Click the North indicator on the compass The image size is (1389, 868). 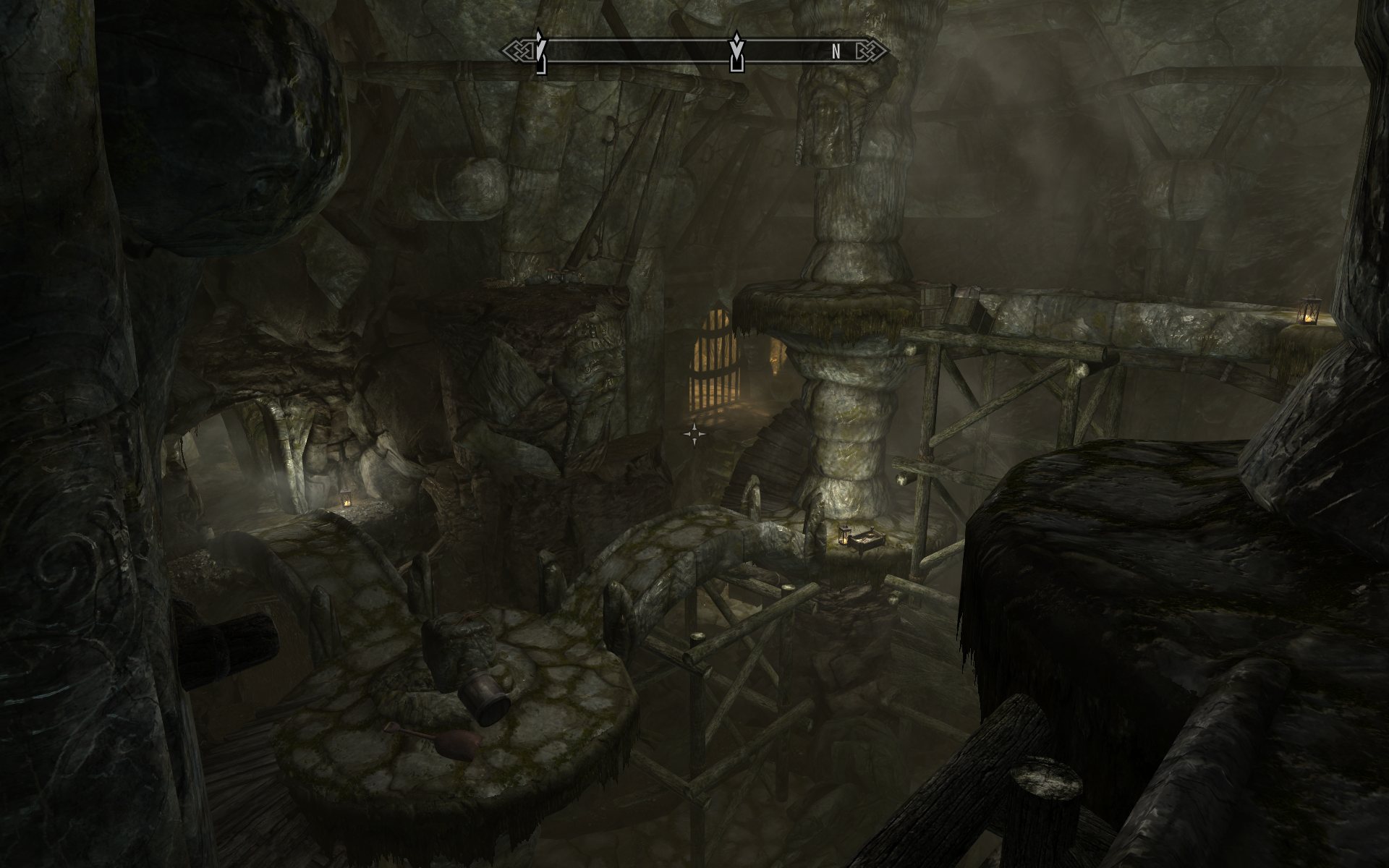[x=836, y=52]
